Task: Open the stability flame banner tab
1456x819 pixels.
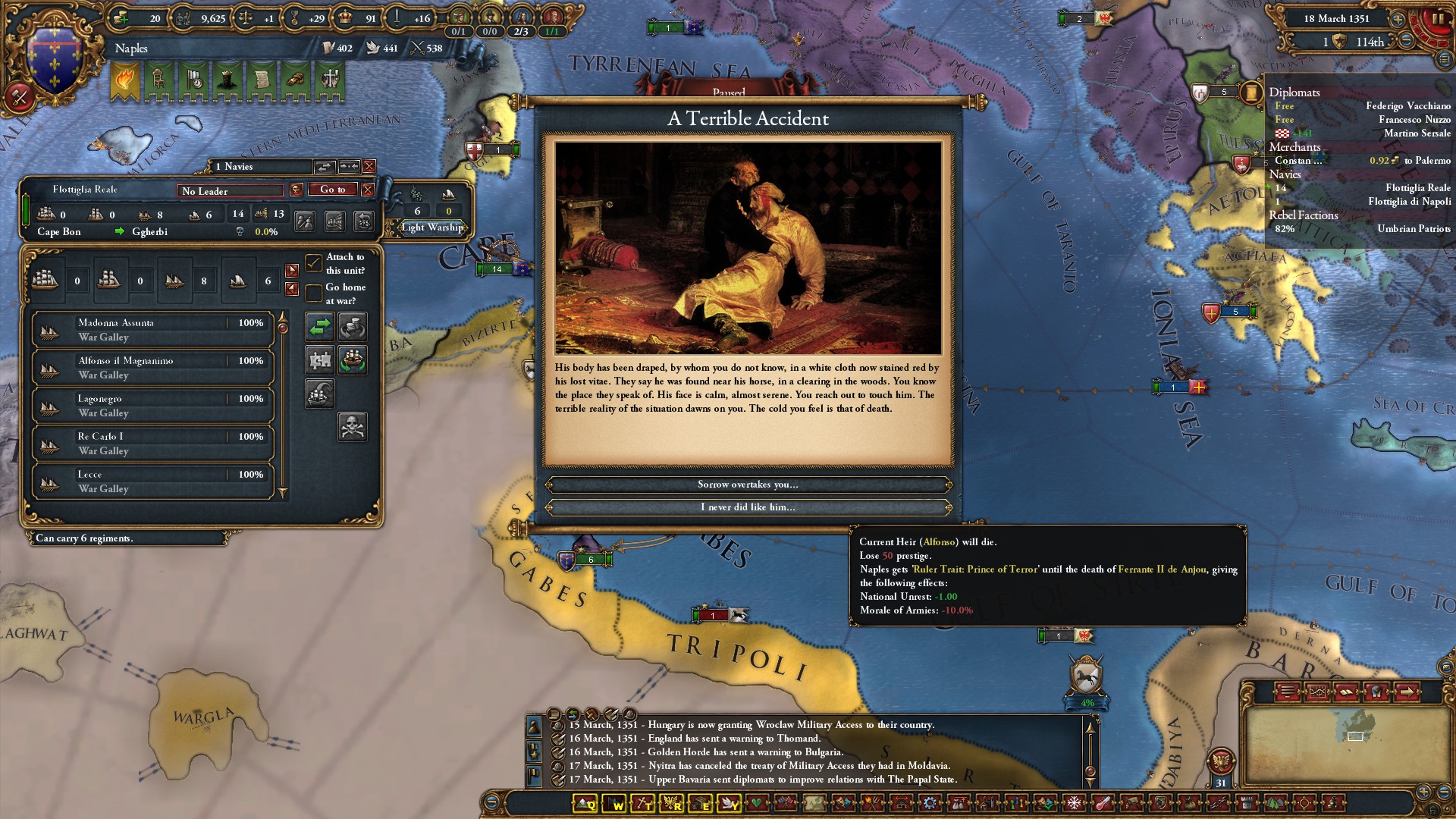Action: (127, 79)
